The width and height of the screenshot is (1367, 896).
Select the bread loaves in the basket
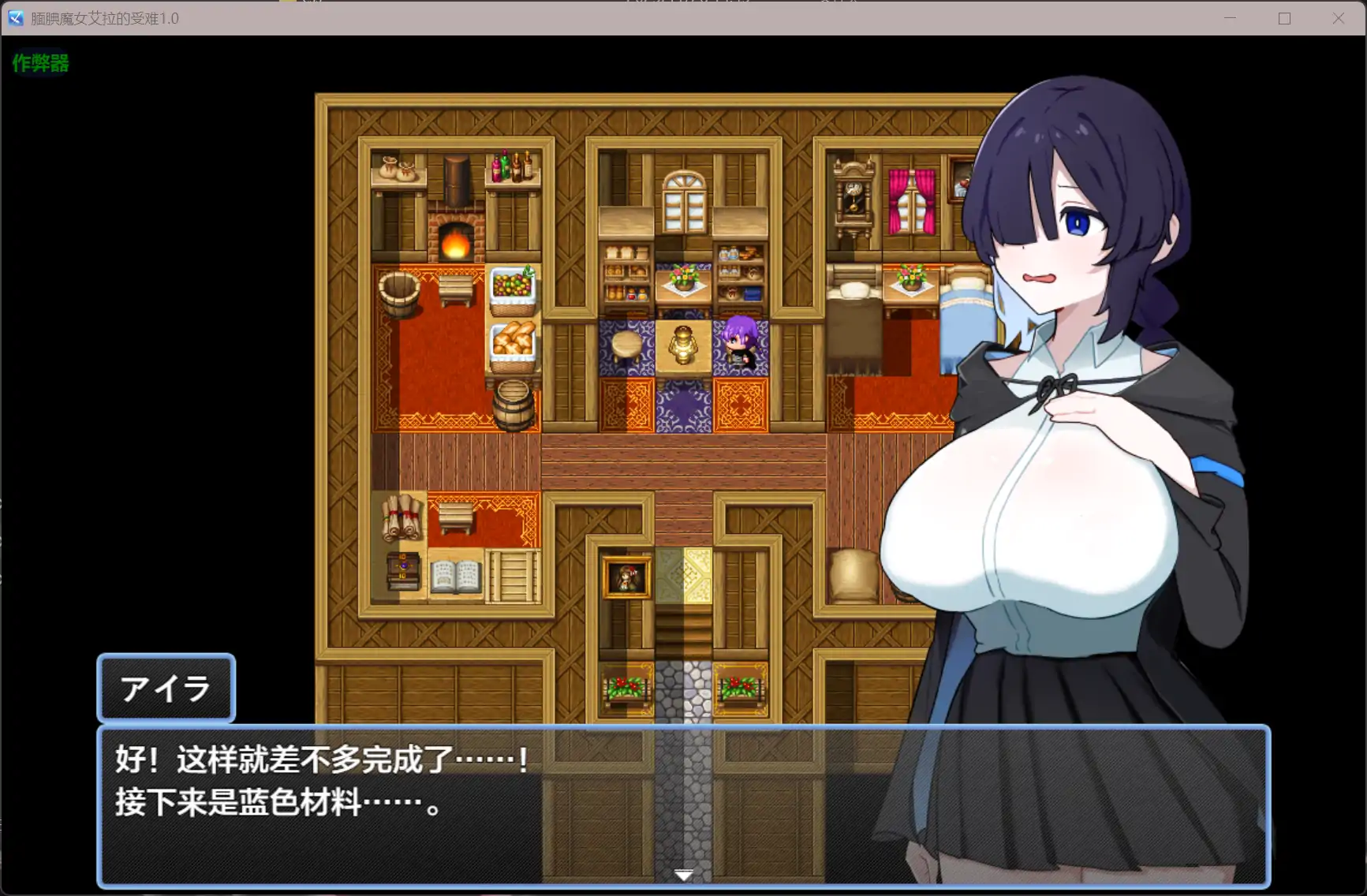[512, 339]
